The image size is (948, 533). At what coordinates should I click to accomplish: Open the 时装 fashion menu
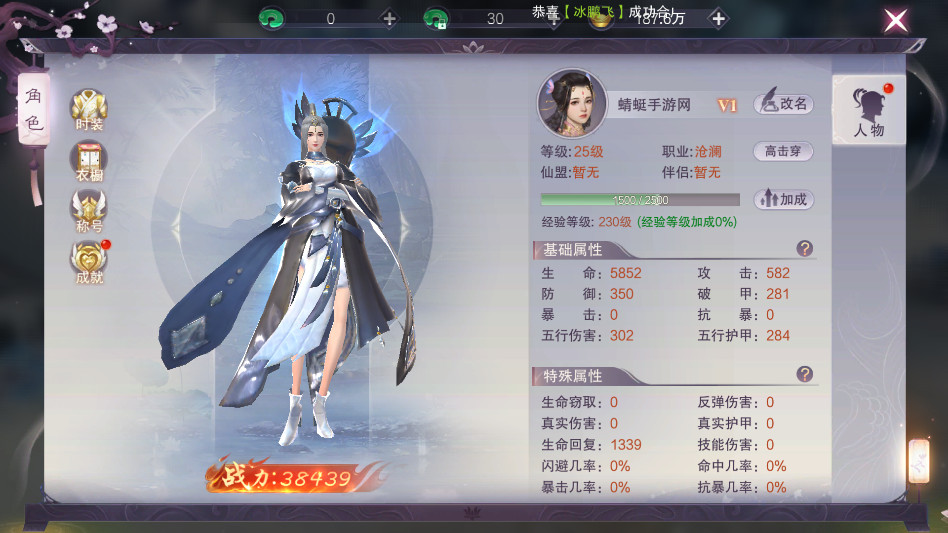(89, 109)
